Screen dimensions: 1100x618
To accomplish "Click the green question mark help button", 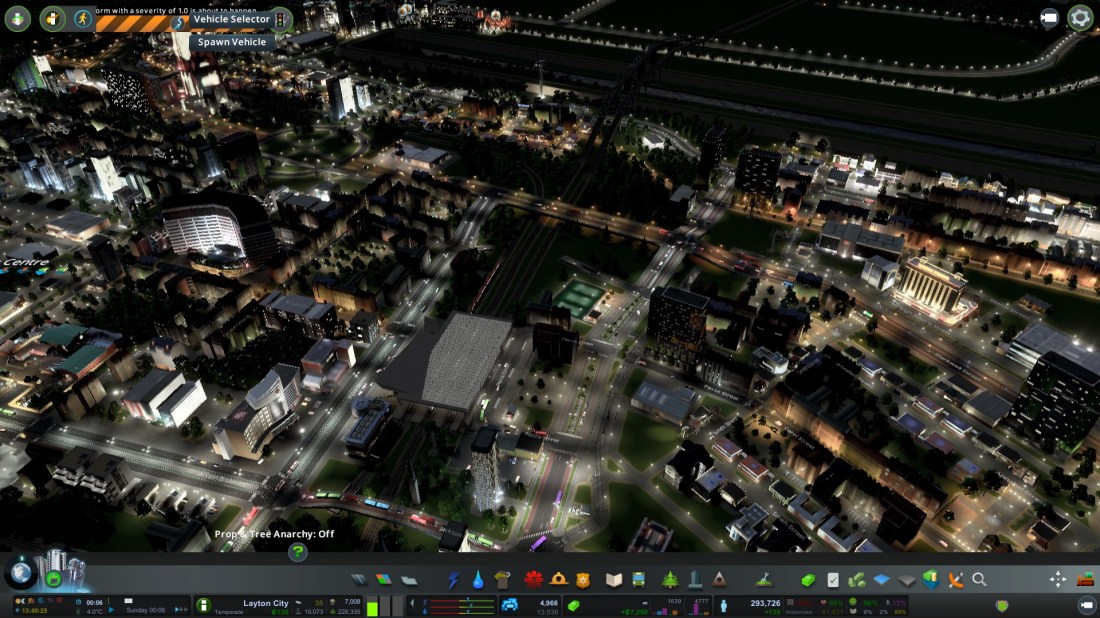I will (298, 552).
